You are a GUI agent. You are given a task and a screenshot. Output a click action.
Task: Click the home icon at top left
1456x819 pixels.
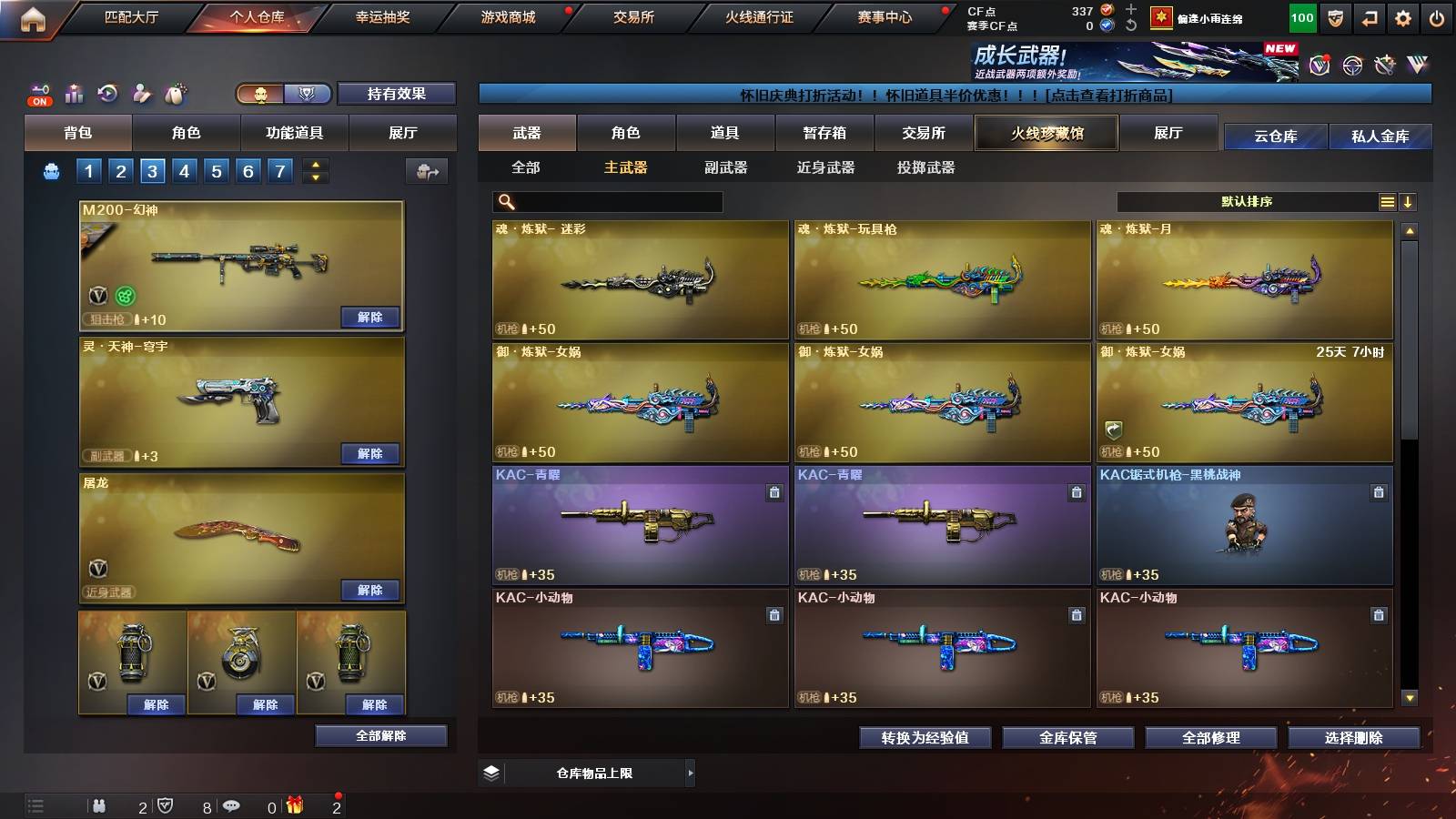(x=35, y=16)
